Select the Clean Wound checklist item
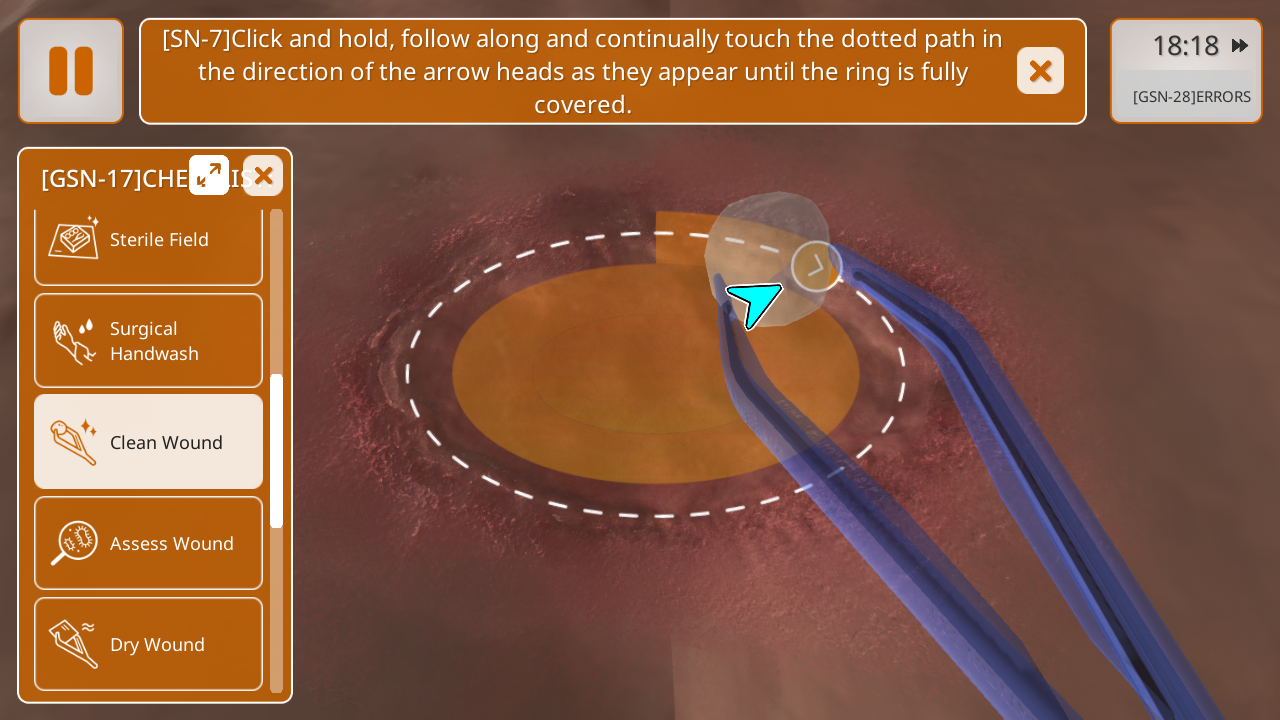The image size is (1280, 720). pyautogui.click(x=148, y=442)
